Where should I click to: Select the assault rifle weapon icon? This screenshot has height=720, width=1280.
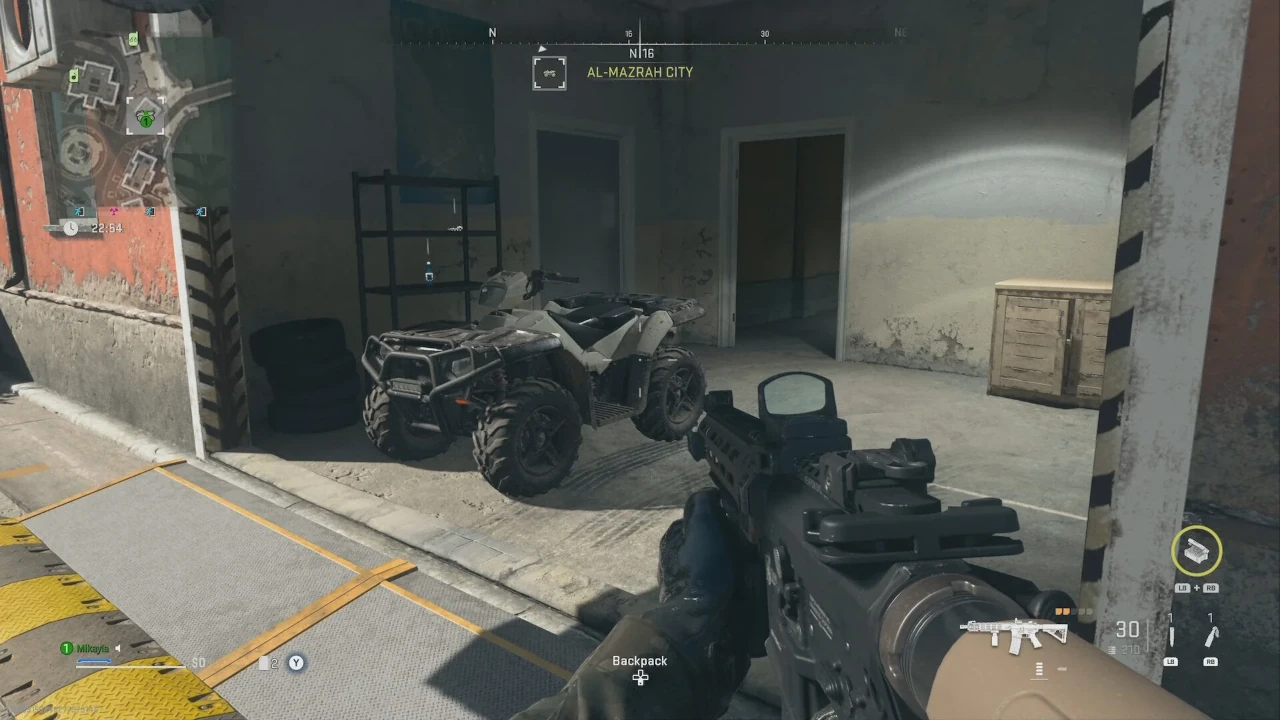tap(1013, 632)
